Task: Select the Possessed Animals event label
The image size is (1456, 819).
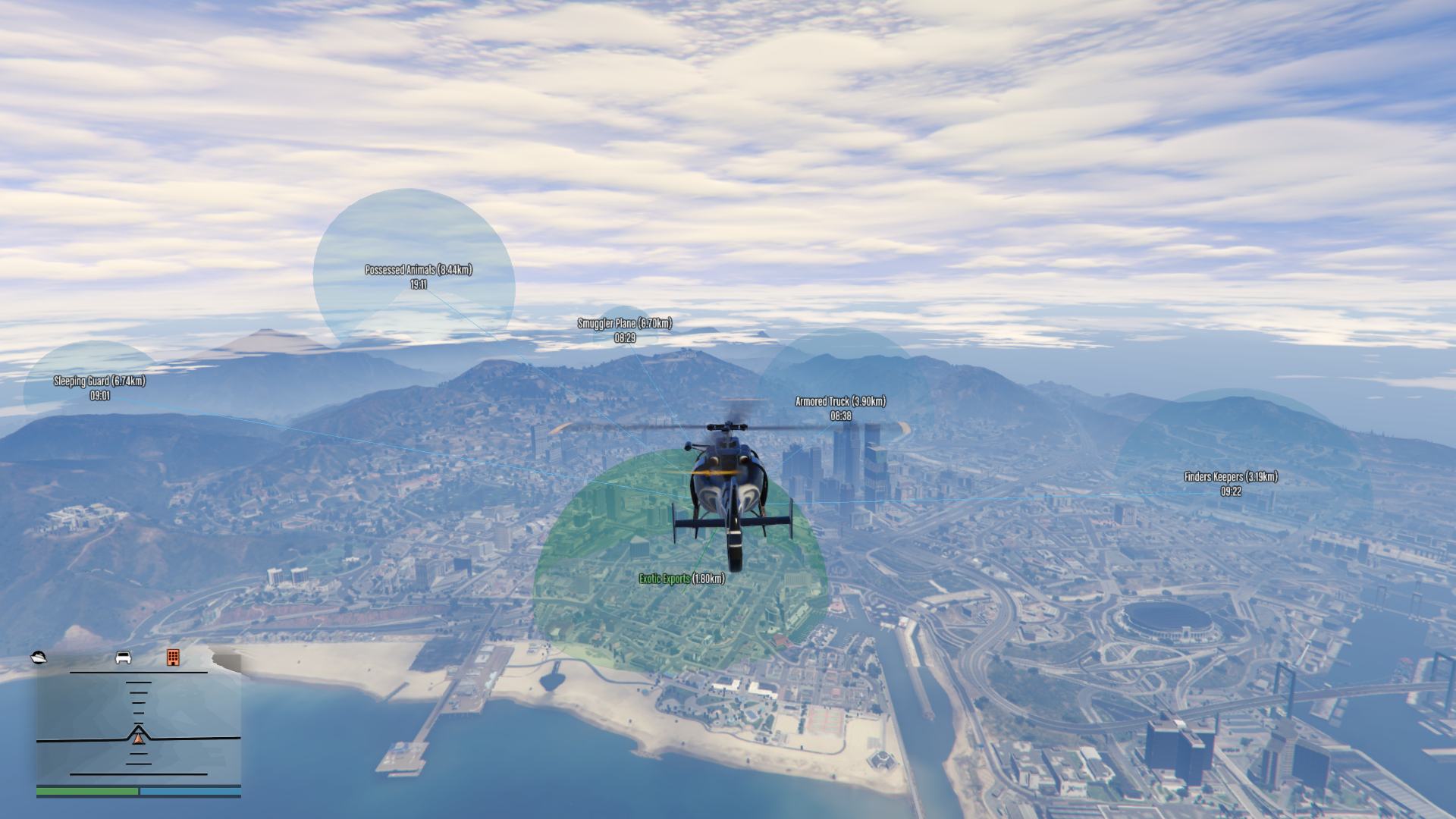Action: pos(419,270)
